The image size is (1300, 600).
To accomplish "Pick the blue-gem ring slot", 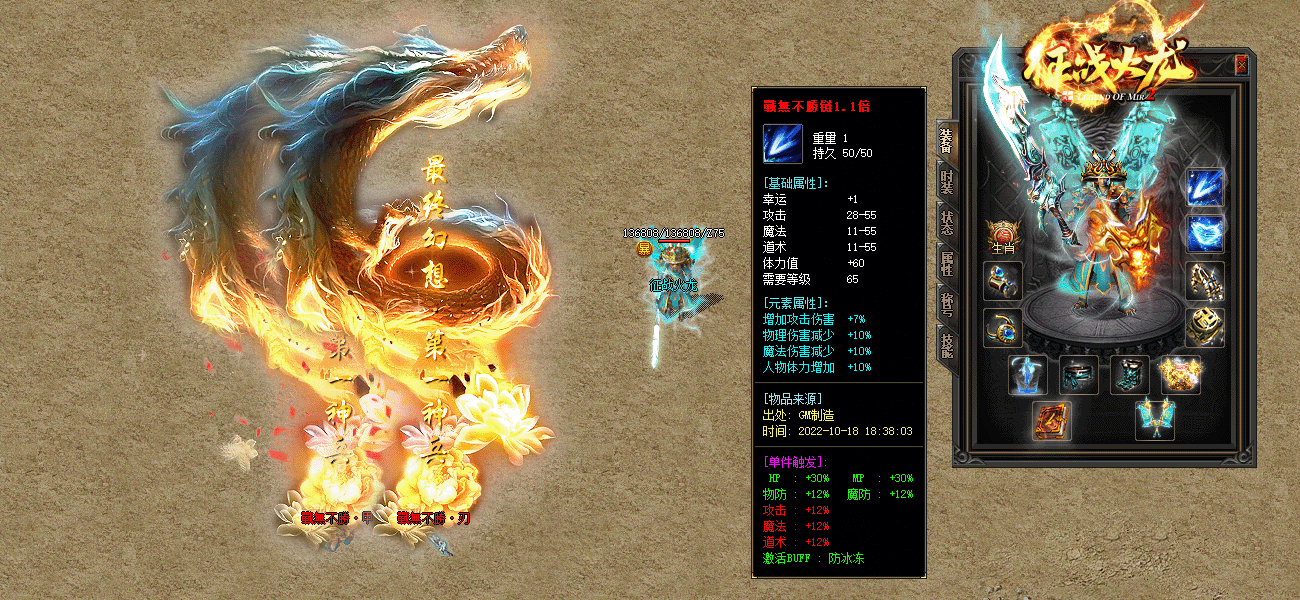I will 1002,327.
